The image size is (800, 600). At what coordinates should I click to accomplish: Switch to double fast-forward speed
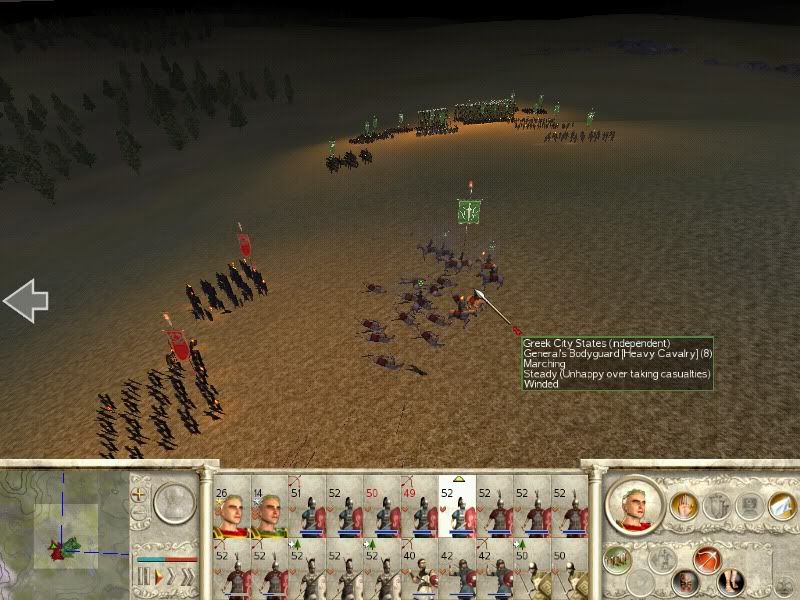170,577
